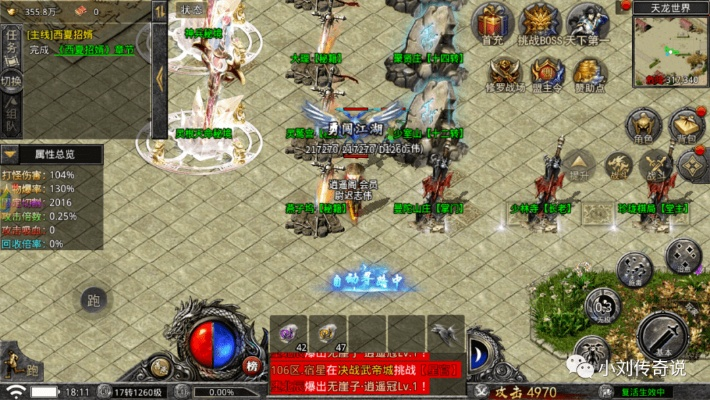The height and width of the screenshot is (400, 710).
Task: Open the 挑战BOSS menu
Action: tap(541, 22)
